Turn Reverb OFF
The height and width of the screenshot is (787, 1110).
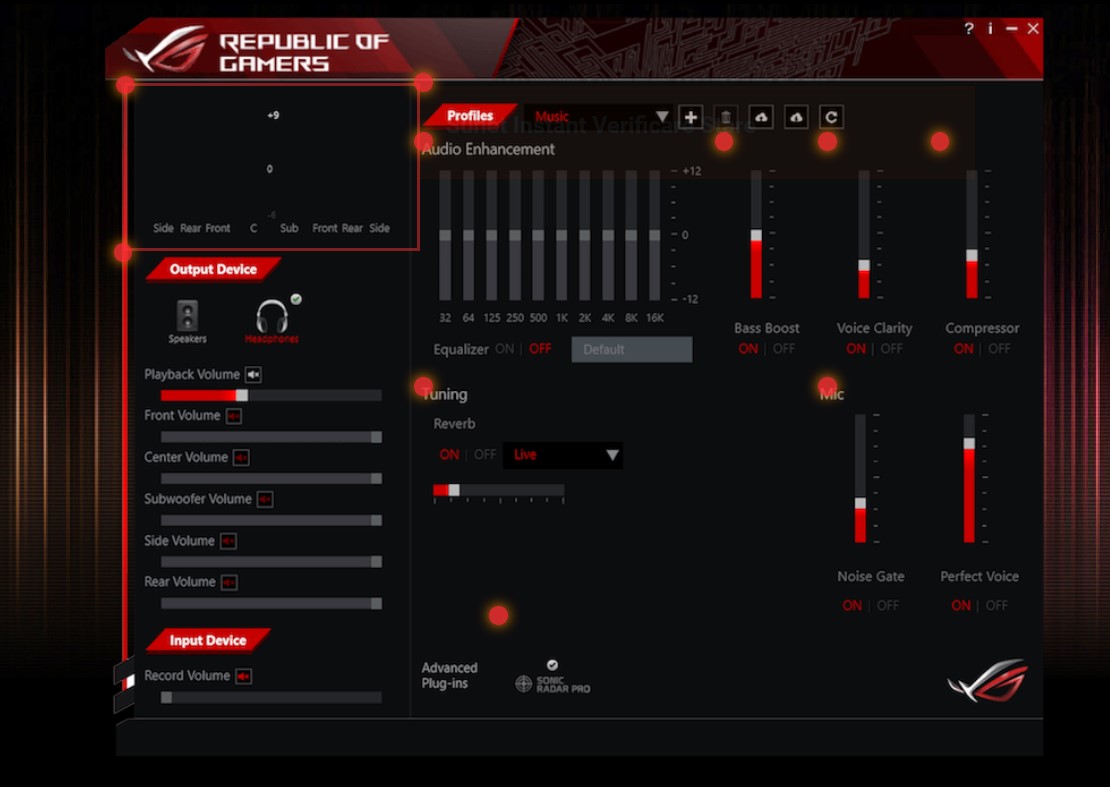point(485,455)
